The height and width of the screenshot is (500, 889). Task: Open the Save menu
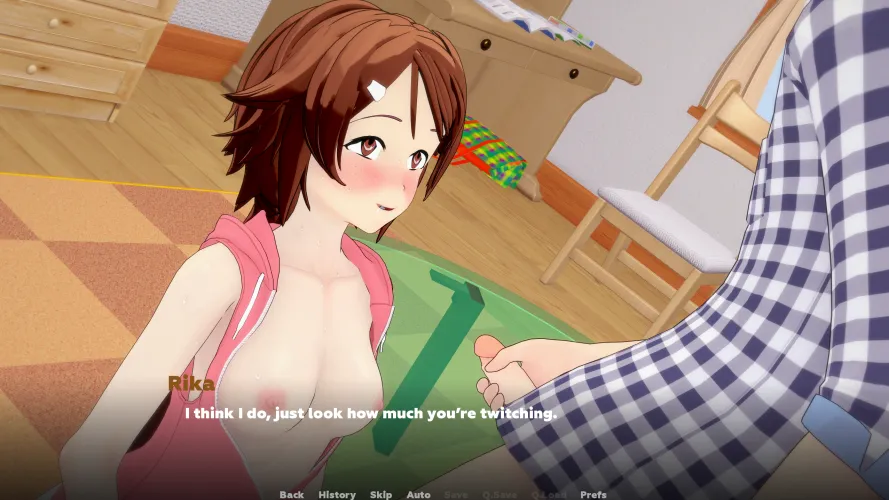[455, 494]
